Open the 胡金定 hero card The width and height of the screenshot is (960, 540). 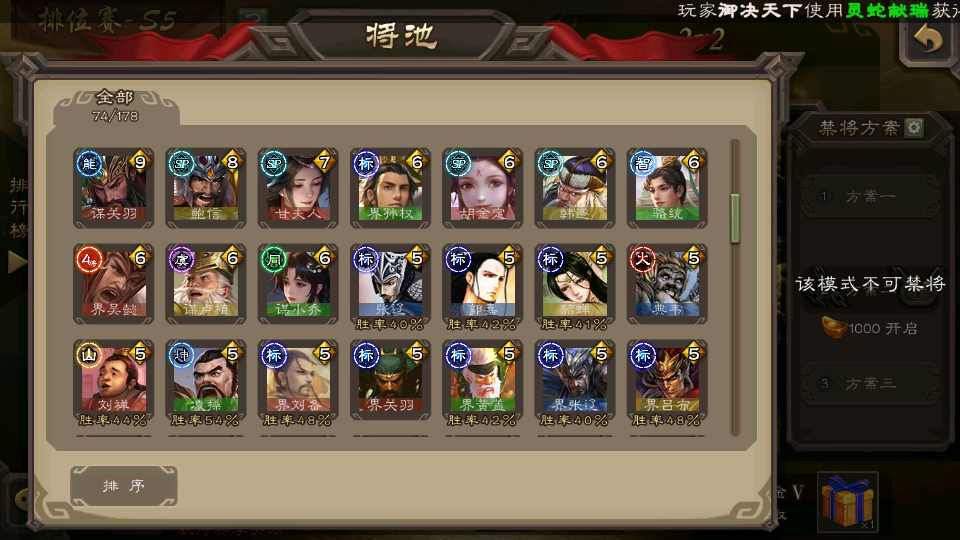click(482, 188)
